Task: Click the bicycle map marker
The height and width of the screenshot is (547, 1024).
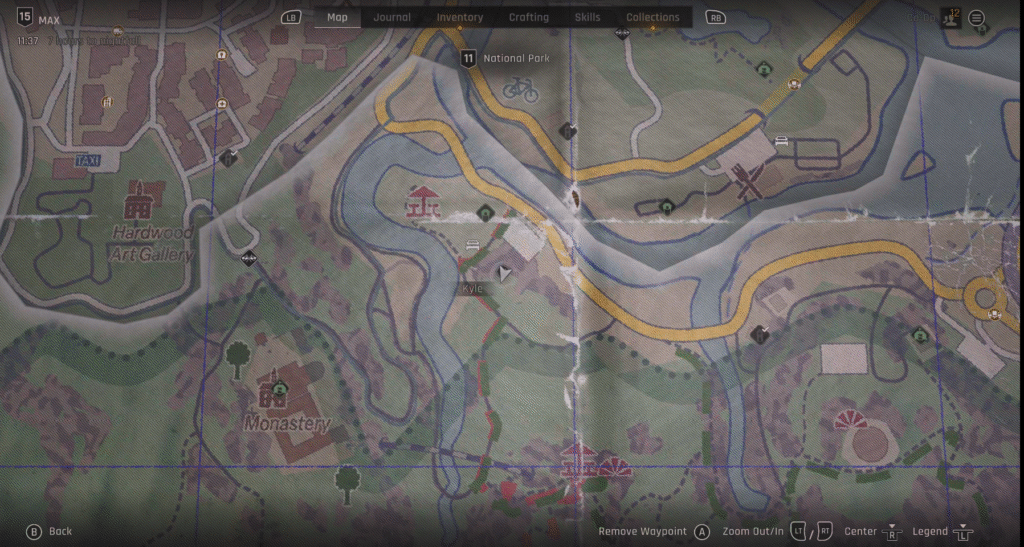Action: tap(521, 90)
